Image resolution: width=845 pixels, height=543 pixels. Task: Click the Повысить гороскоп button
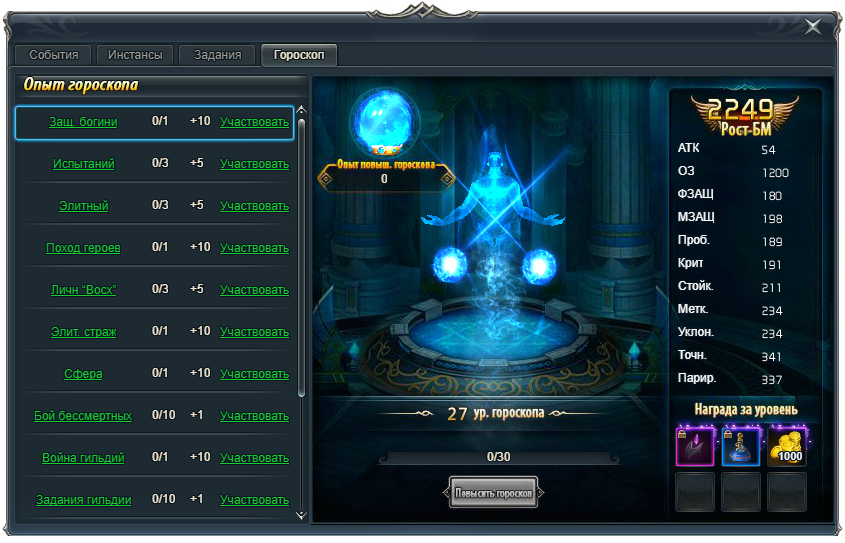(x=494, y=492)
